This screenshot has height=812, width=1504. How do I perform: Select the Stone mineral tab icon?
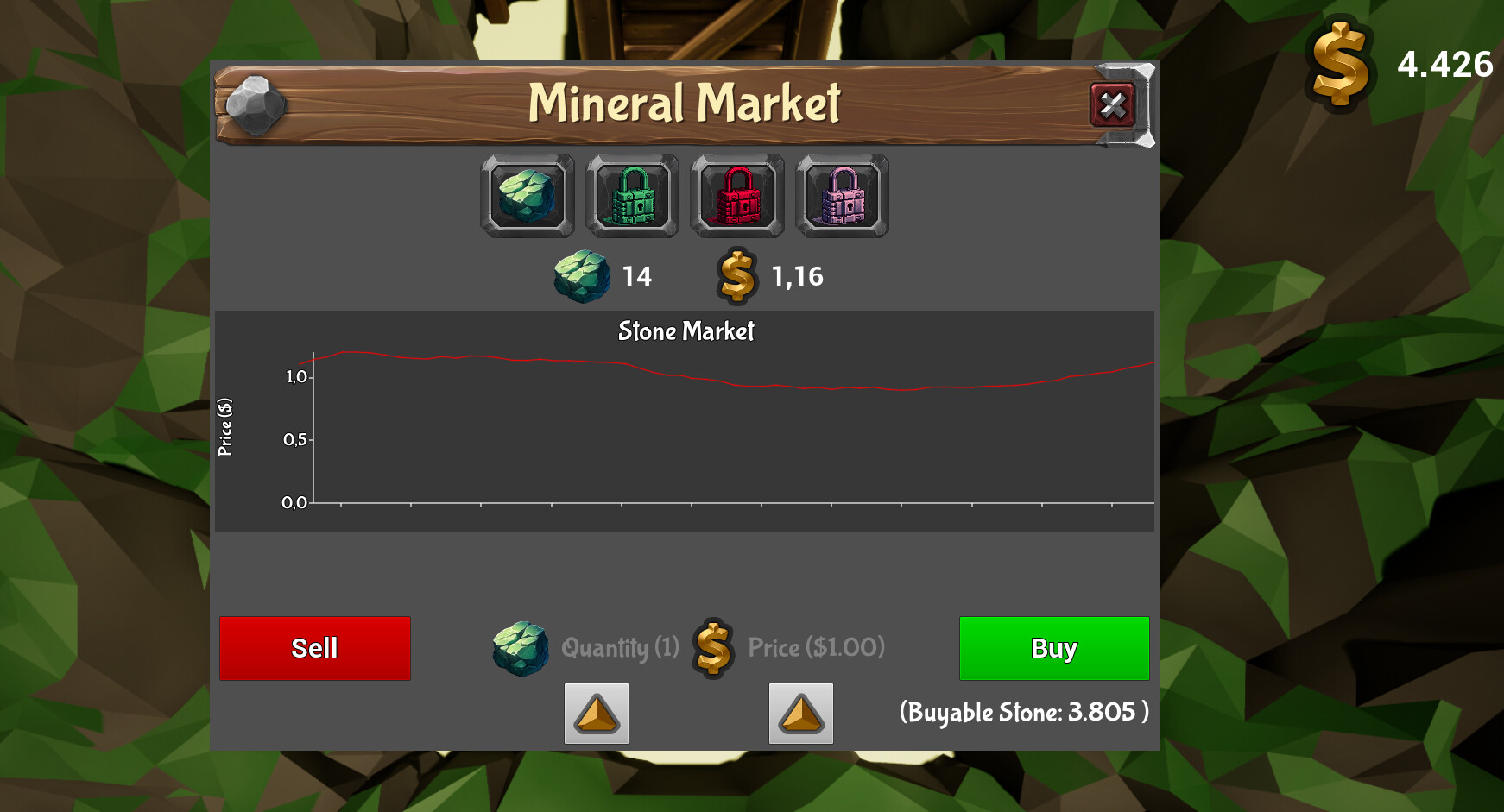pos(527,195)
